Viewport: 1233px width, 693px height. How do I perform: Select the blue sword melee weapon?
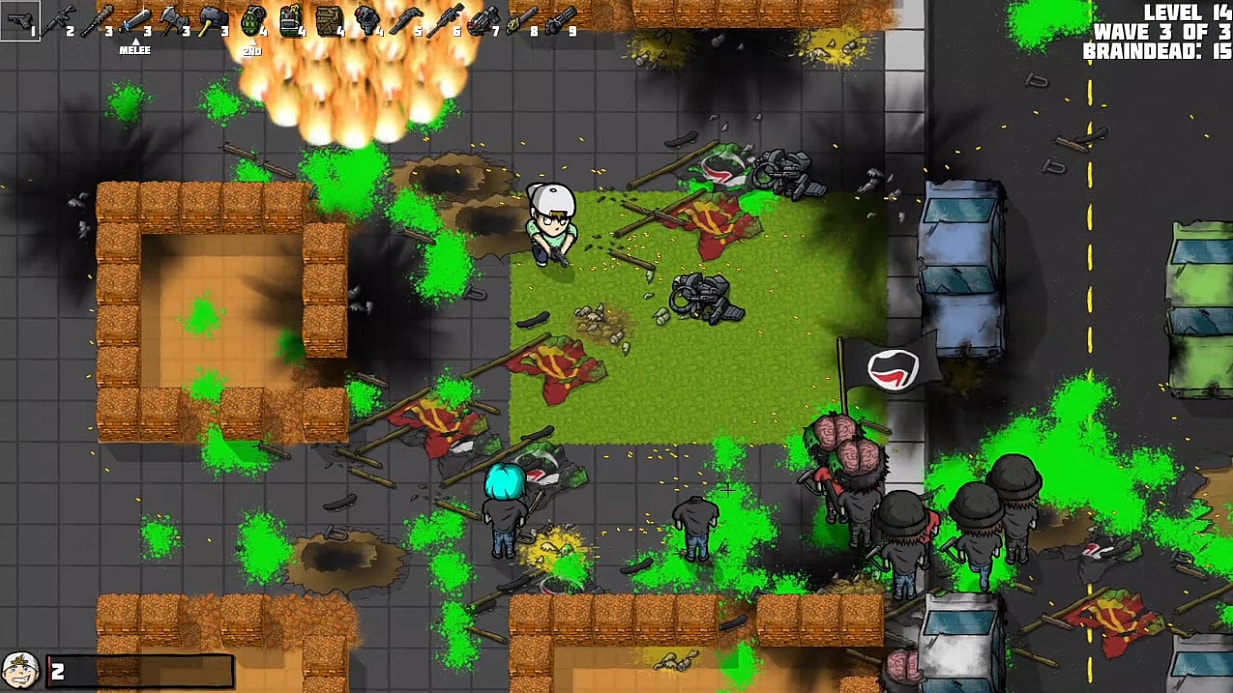[135, 20]
